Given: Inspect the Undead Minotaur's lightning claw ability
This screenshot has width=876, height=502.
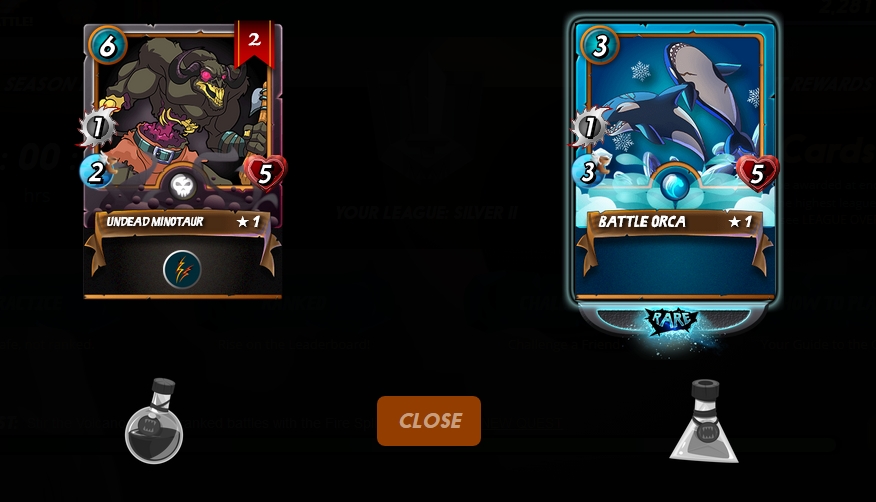Looking at the screenshot, I should click(x=182, y=269).
